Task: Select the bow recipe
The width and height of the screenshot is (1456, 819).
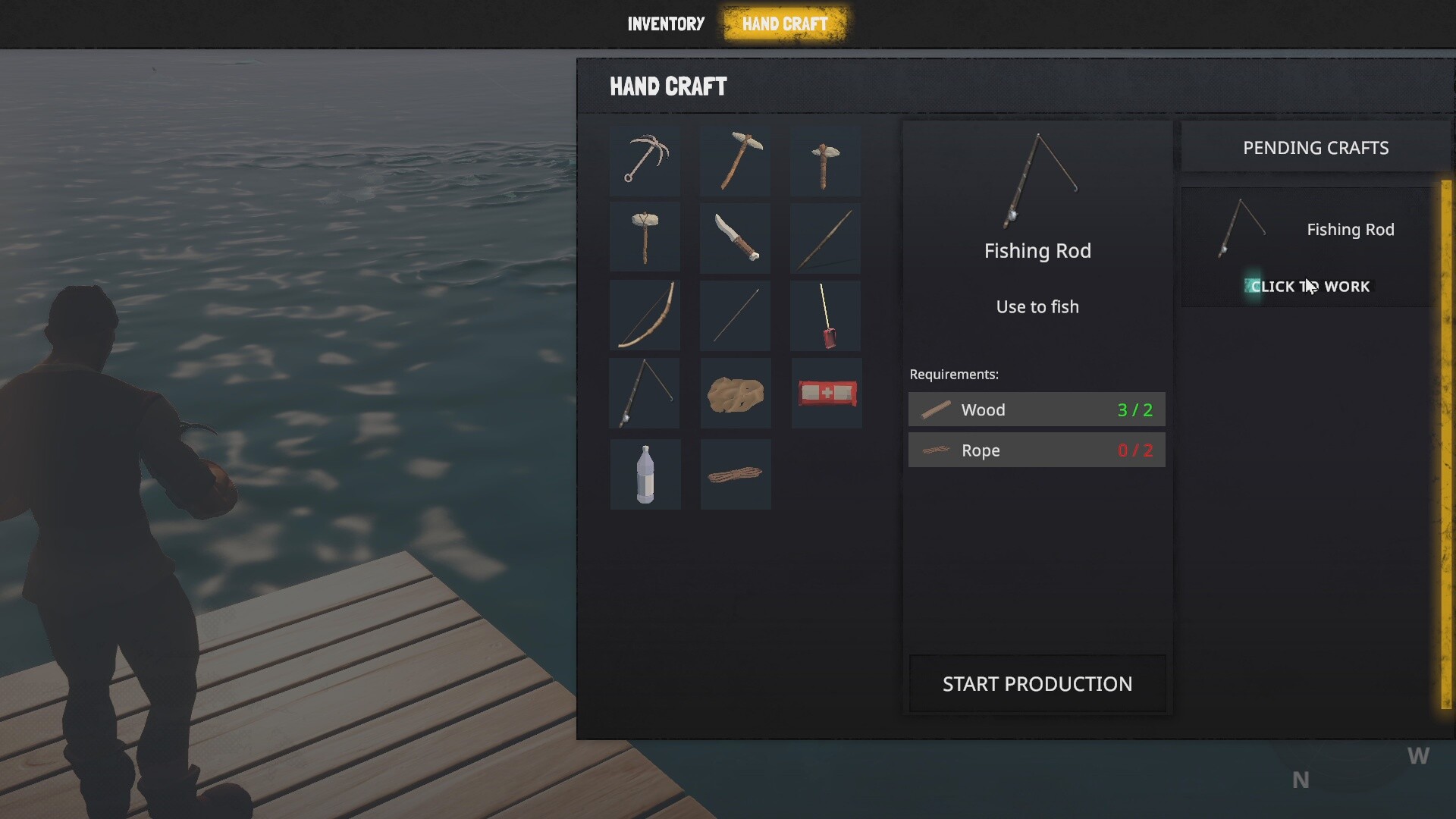Action: tap(645, 315)
